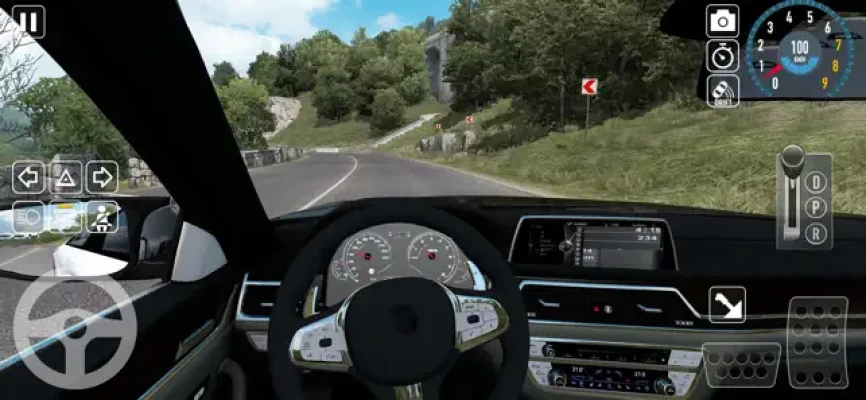This screenshot has width=866, height=400.
Task: Open the stopwatch timer button
Action: coord(722,55)
